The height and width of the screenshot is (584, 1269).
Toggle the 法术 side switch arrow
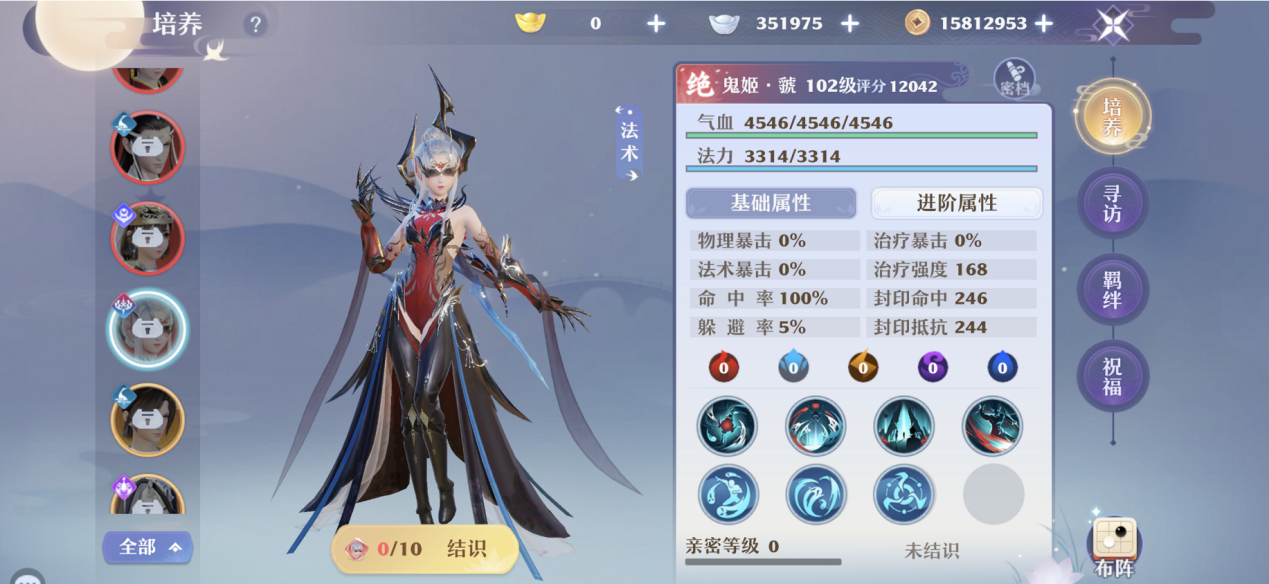click(629, 143)
